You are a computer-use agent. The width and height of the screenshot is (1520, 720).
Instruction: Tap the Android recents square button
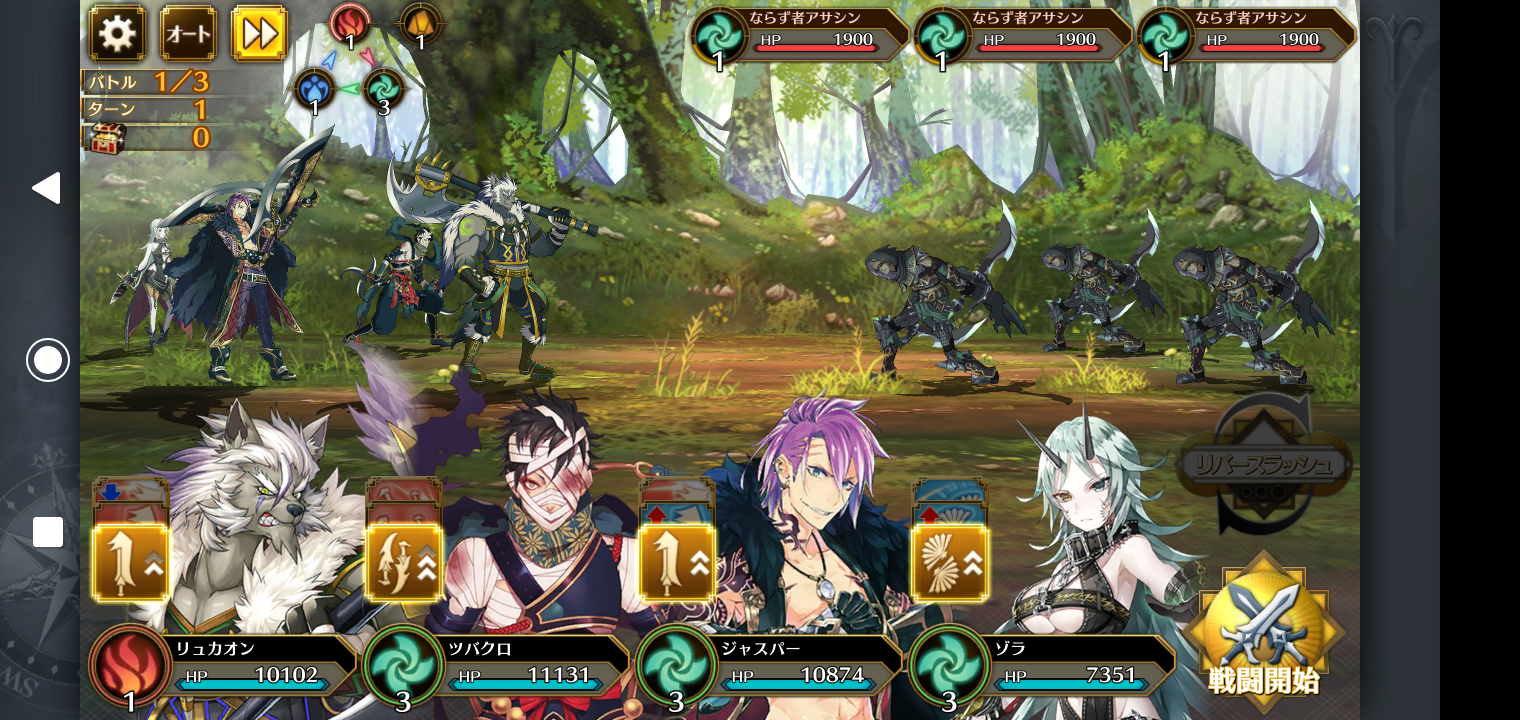(48, 532)
